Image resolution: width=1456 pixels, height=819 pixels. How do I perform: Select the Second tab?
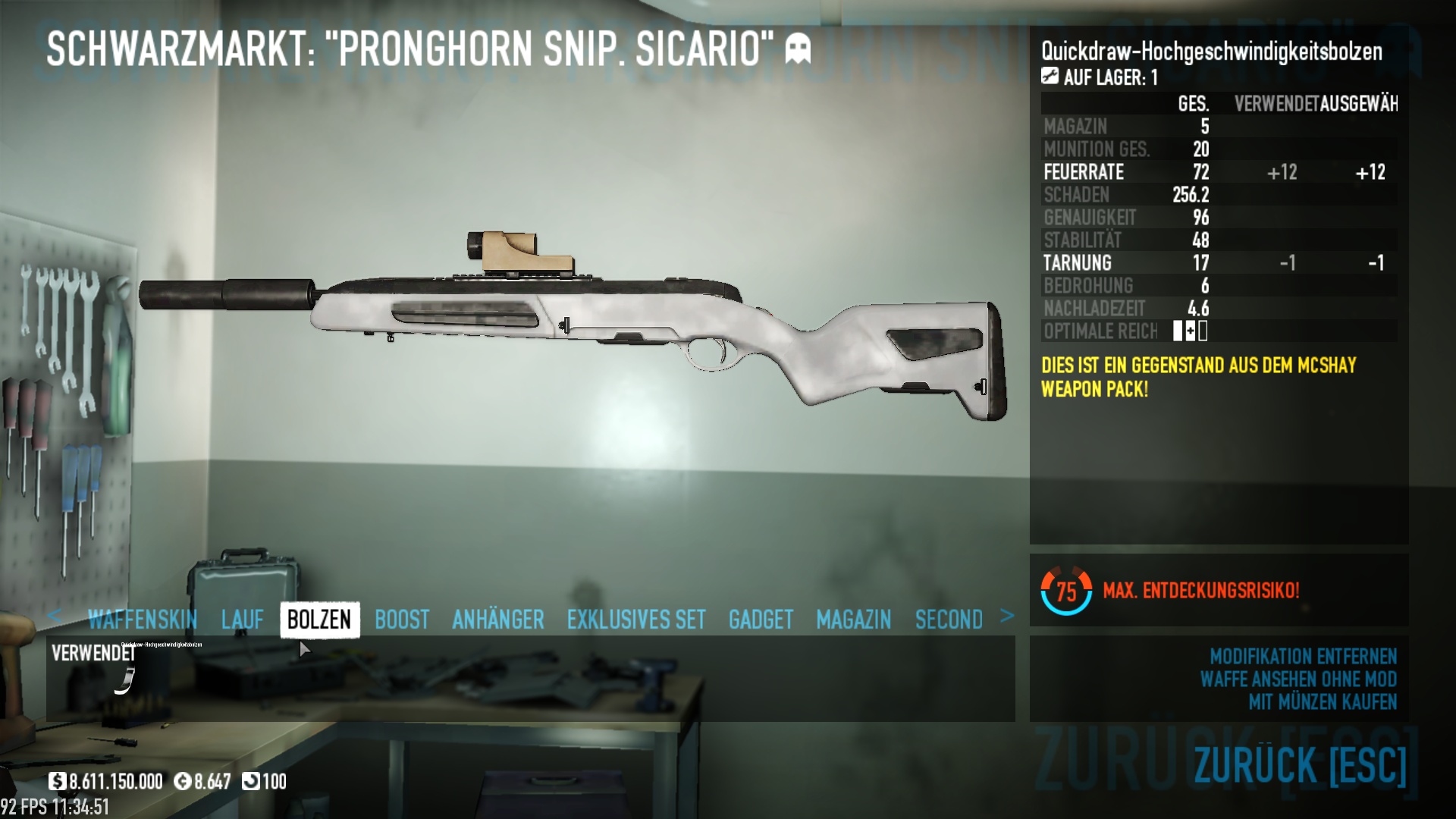(x=949, y=620)
